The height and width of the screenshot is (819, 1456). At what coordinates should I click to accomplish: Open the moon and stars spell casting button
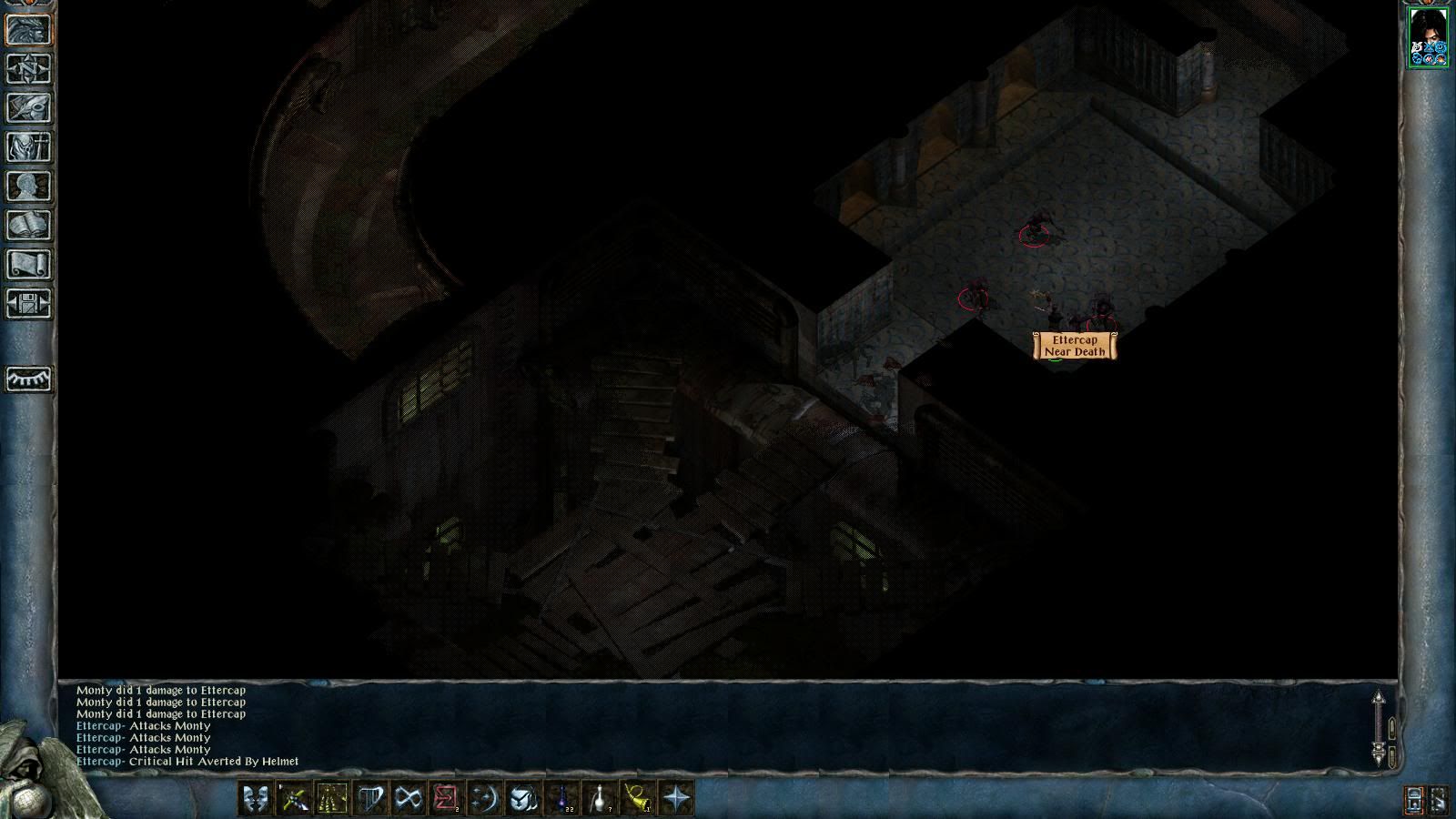[x=484, y=799]
